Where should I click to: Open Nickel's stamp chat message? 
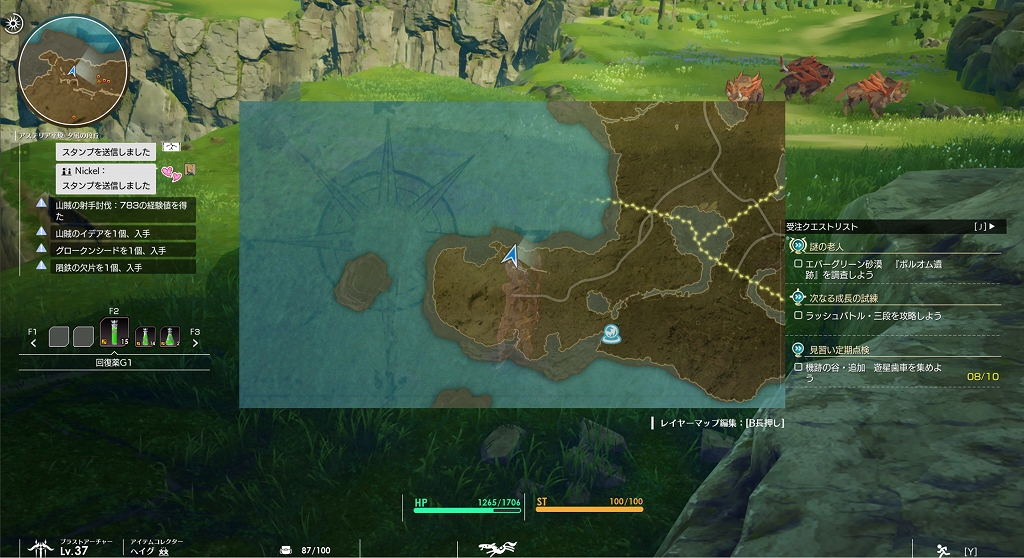coord(106,178)
